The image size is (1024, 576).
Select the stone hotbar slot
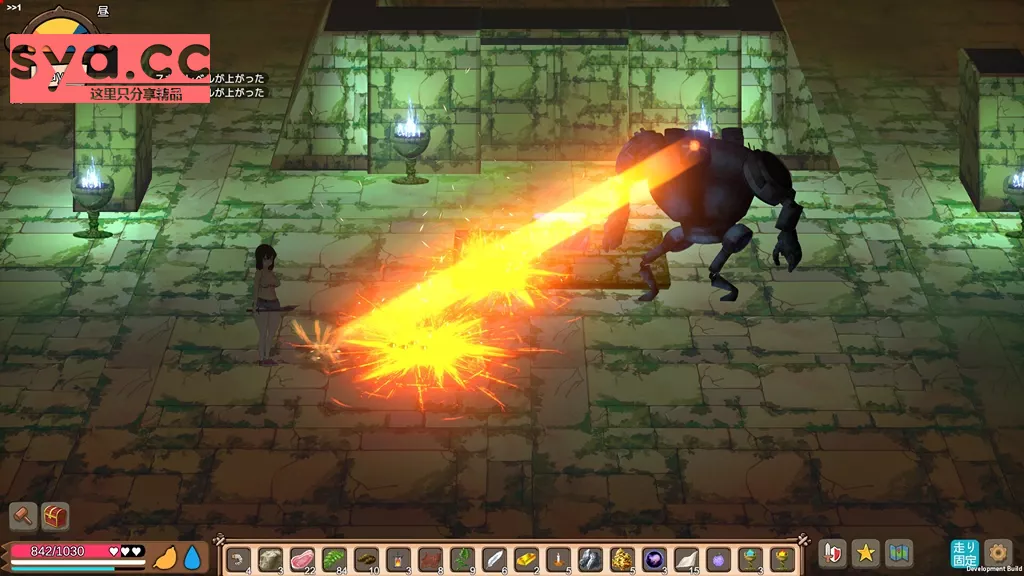coord(269,559)
